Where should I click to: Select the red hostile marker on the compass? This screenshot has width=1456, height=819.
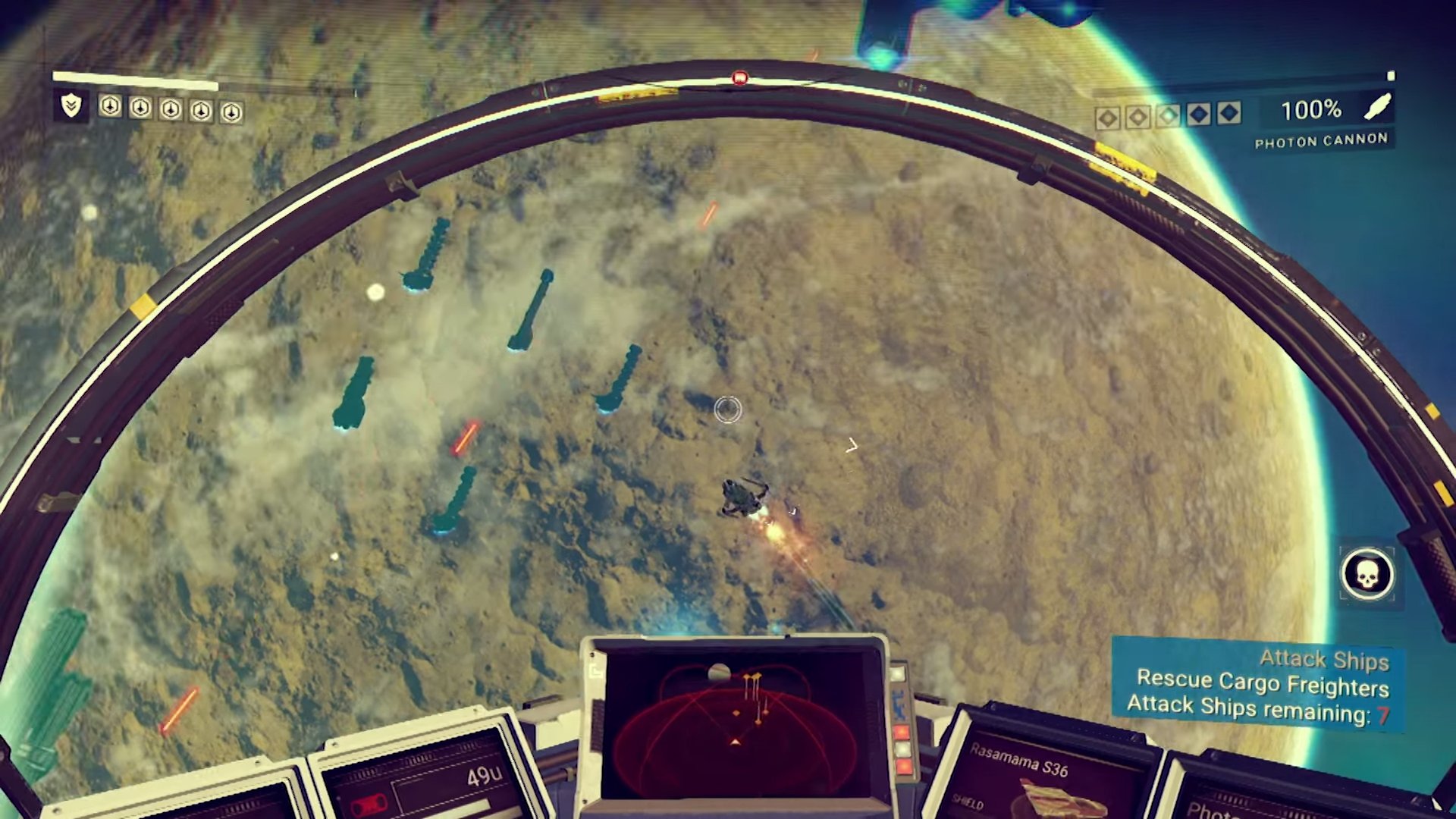coord(740,78)
